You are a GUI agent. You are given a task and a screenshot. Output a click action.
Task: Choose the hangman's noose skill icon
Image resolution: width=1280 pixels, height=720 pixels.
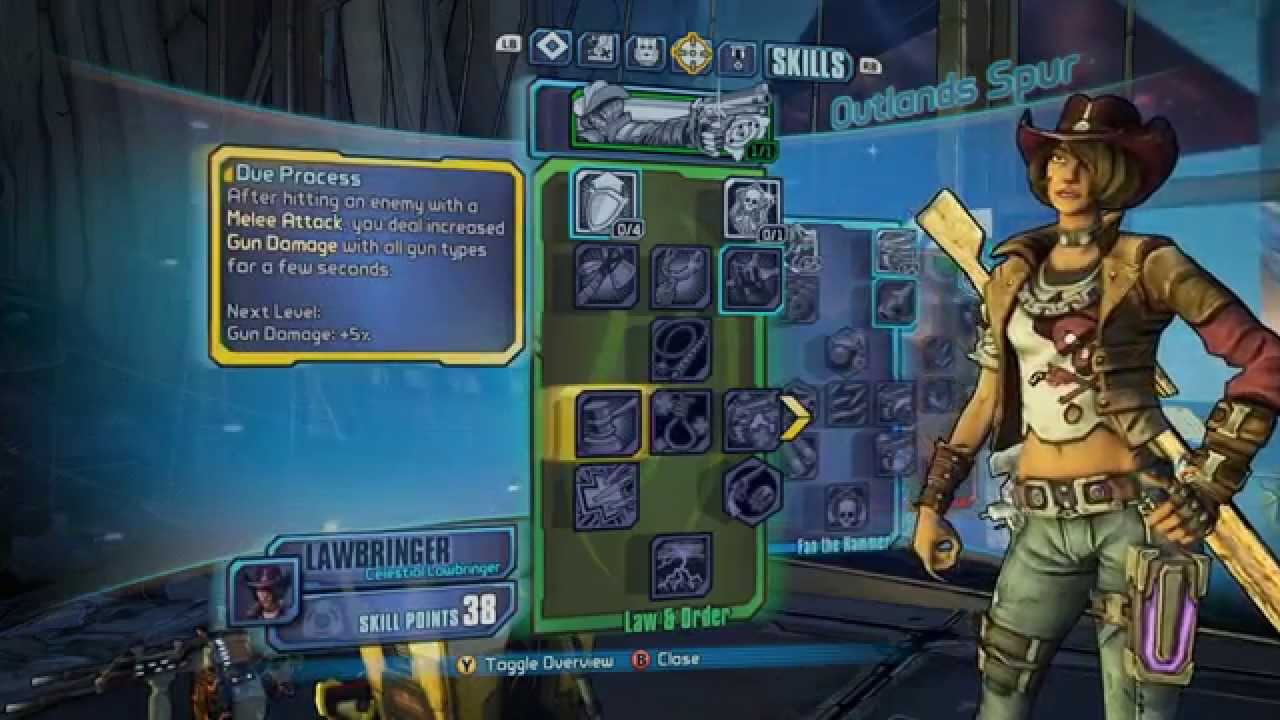[681, 421]
